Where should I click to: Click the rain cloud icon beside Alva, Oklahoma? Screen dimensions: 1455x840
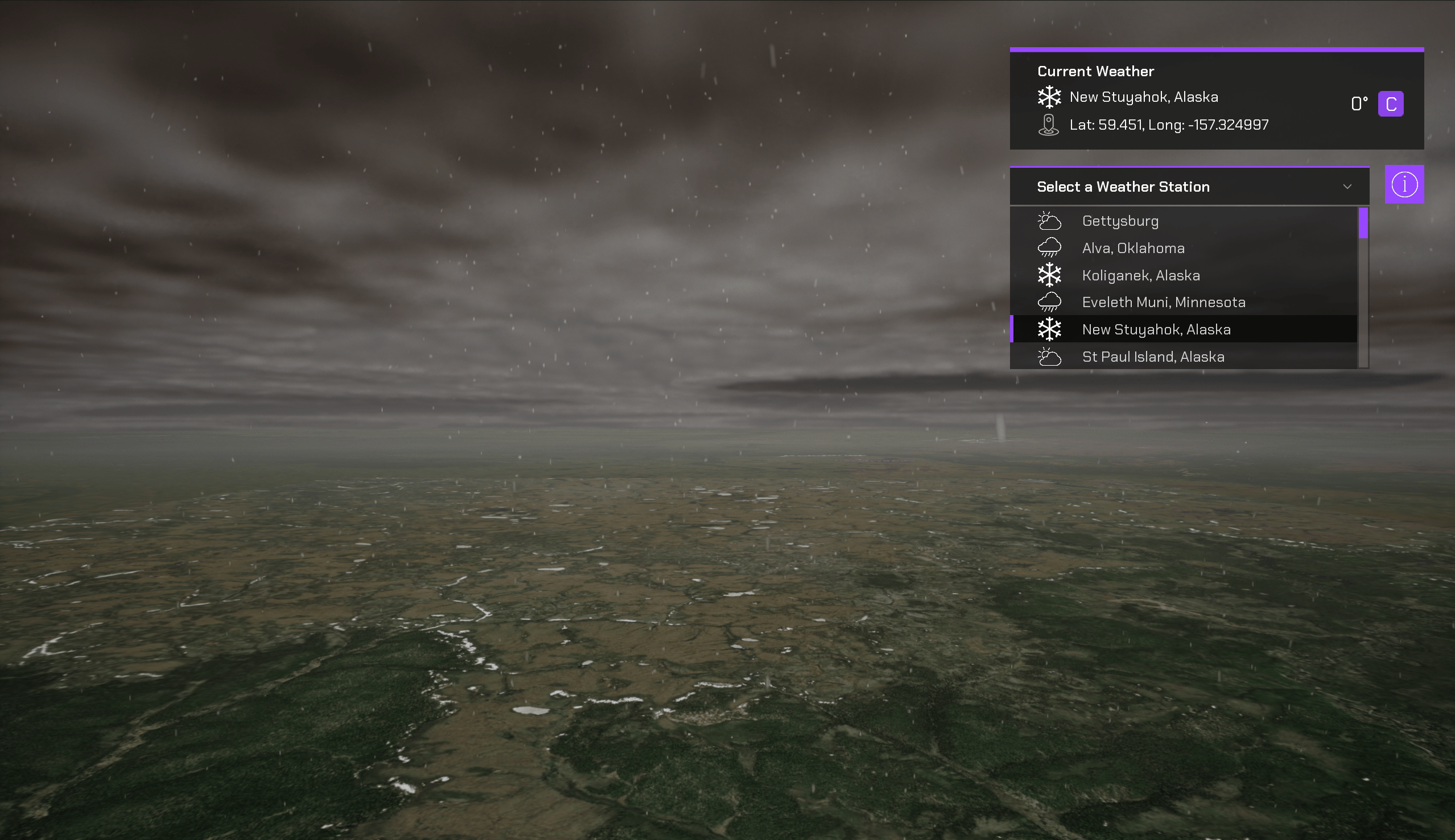(1050, 247)
